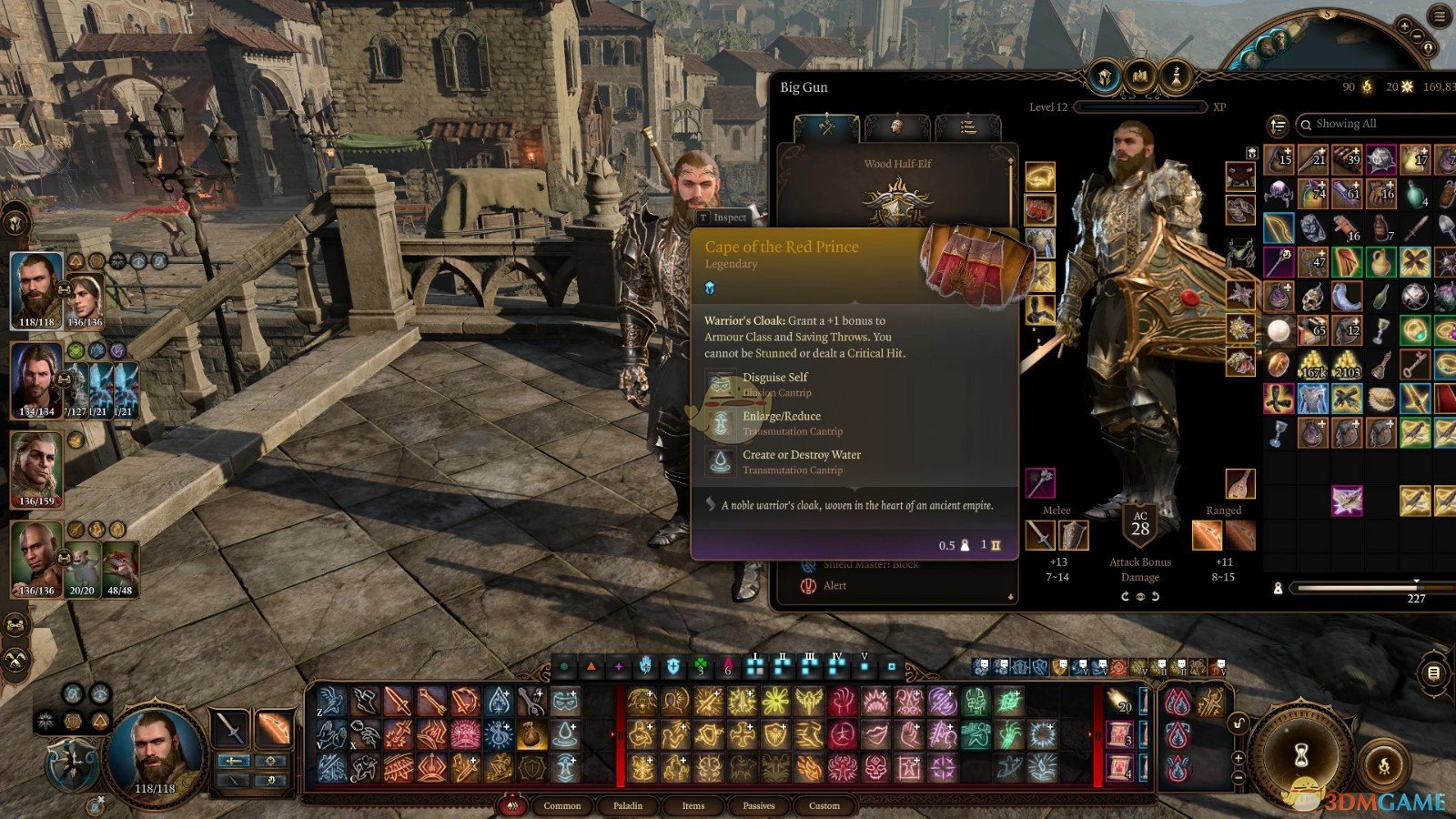Select the long-haired elf party portrait
Image resolution: width=1456 pixels, height=819 pixels.
click(x=36, y=469)
